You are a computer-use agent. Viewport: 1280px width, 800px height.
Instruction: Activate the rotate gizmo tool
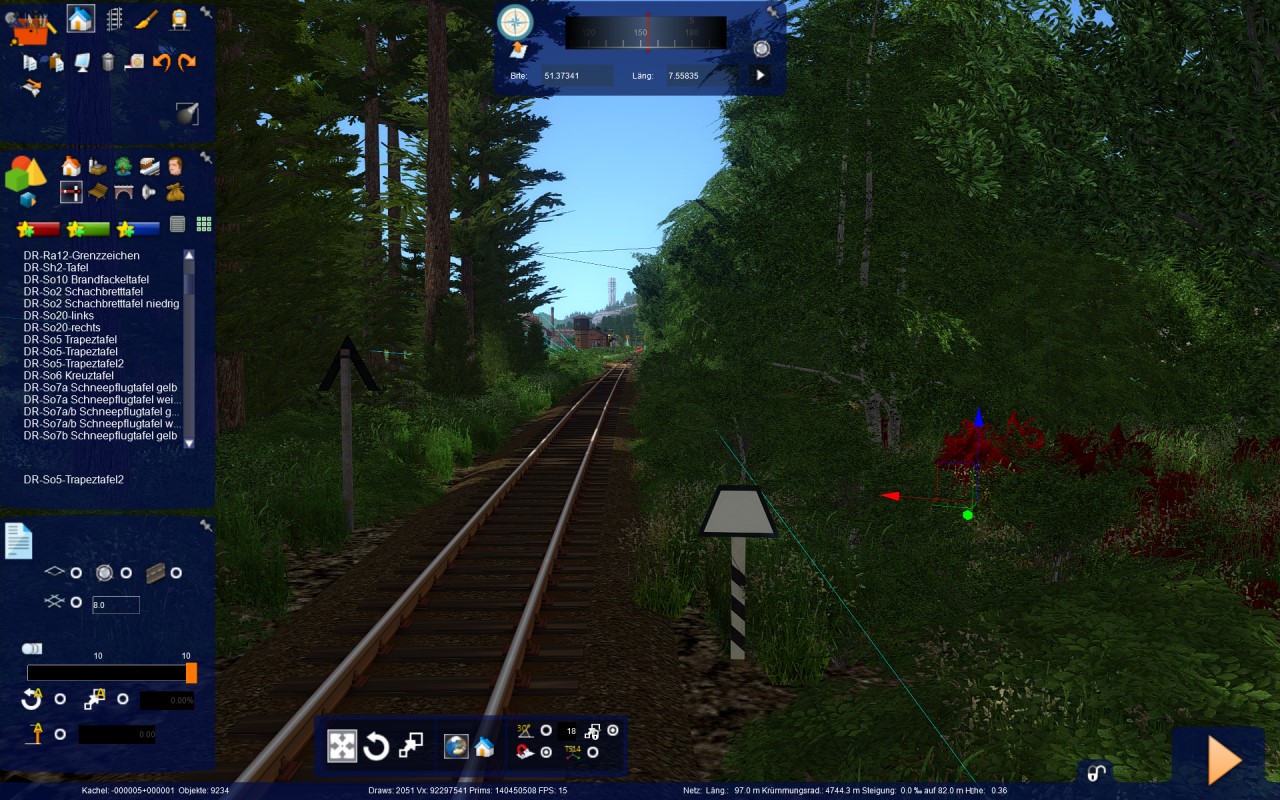(376, 746)
